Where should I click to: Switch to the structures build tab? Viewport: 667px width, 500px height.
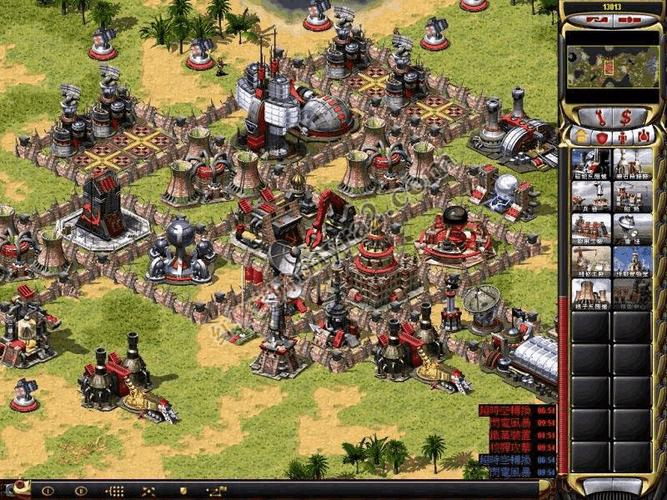click(578, 136)
